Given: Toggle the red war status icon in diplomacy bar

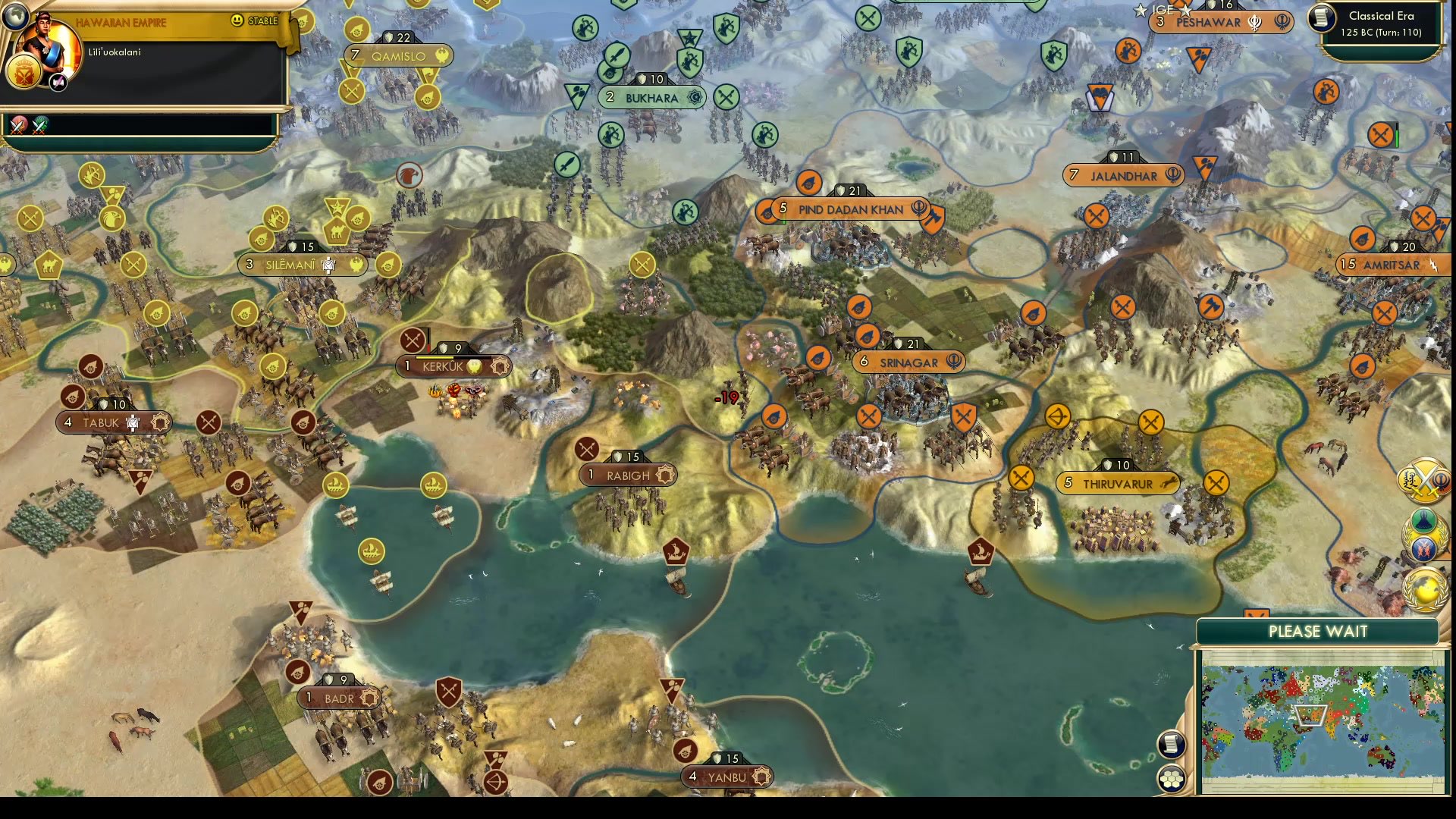Looking at the screenshot, I should pos(18,126).
